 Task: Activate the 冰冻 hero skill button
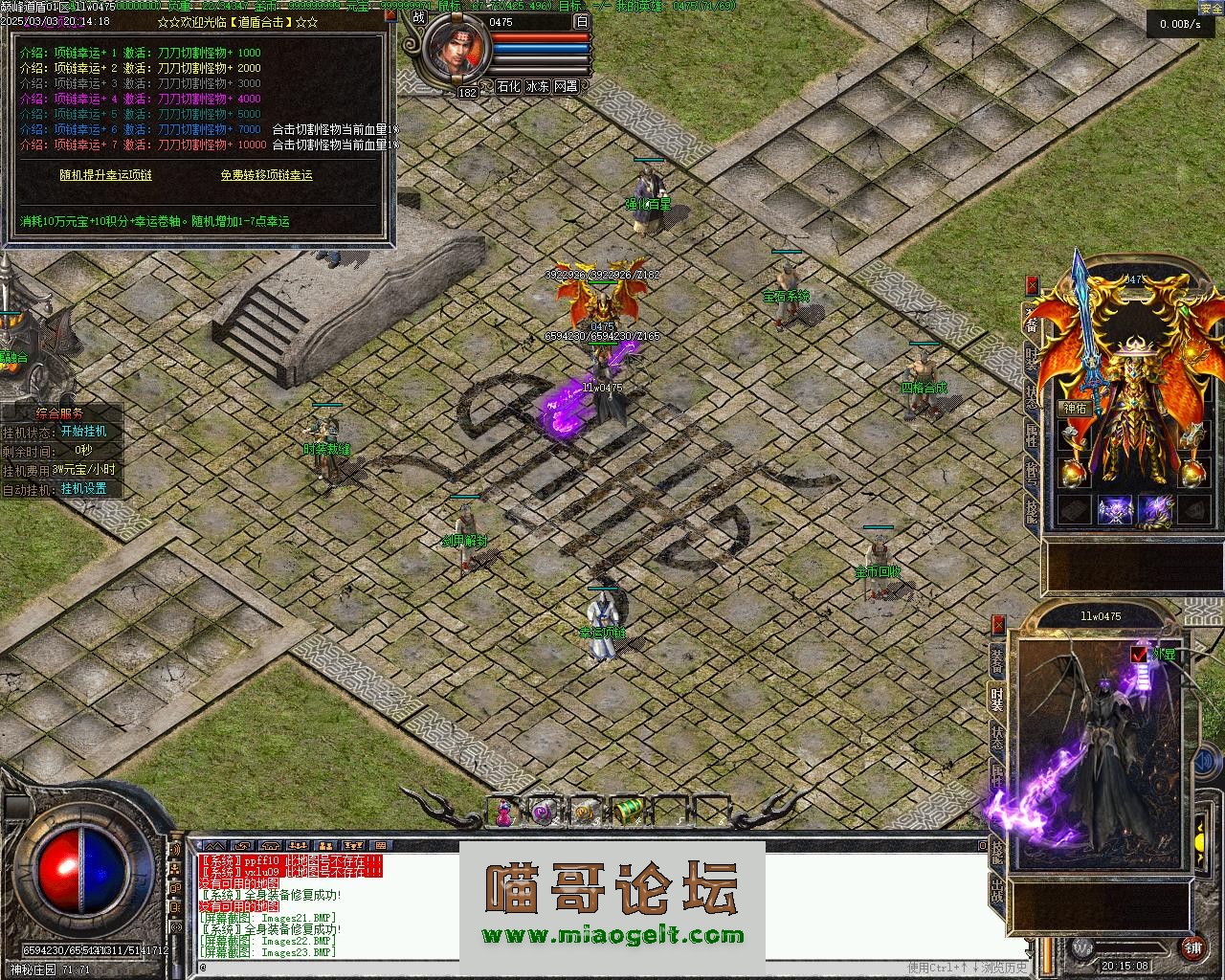click(x=537, y=86)
